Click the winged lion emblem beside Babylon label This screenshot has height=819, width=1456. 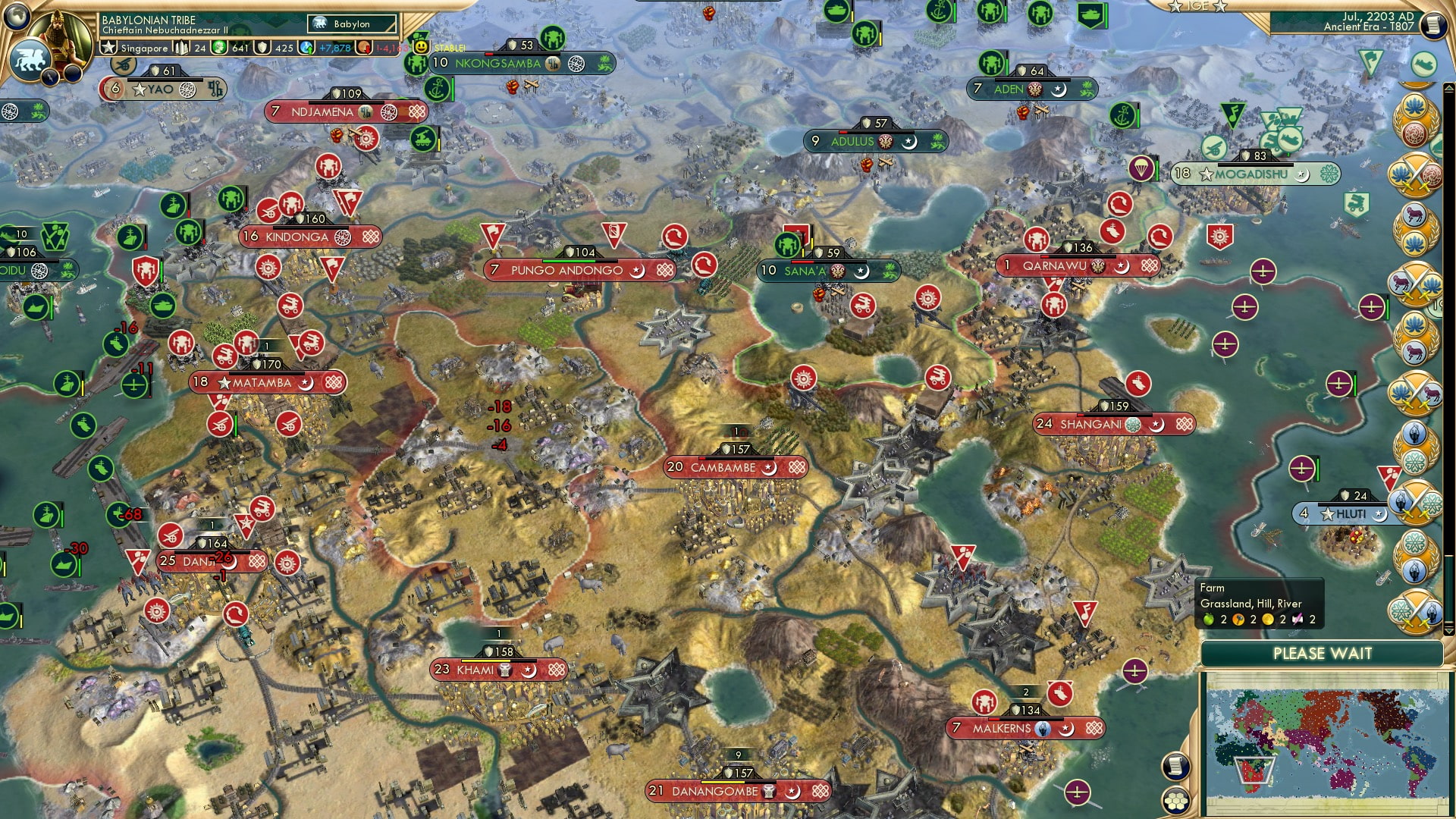[x=319, y=24]
